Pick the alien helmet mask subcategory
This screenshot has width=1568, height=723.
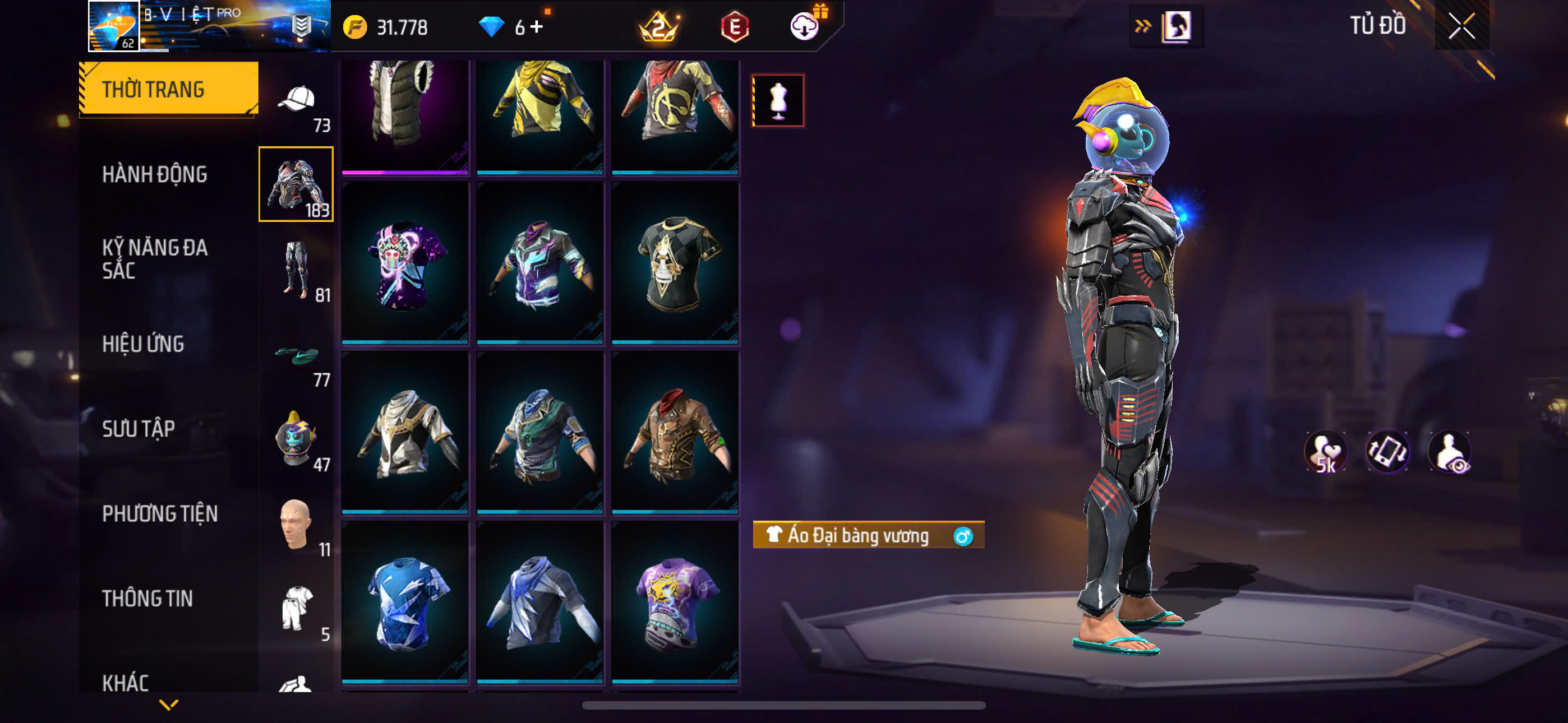click(297, 439)
